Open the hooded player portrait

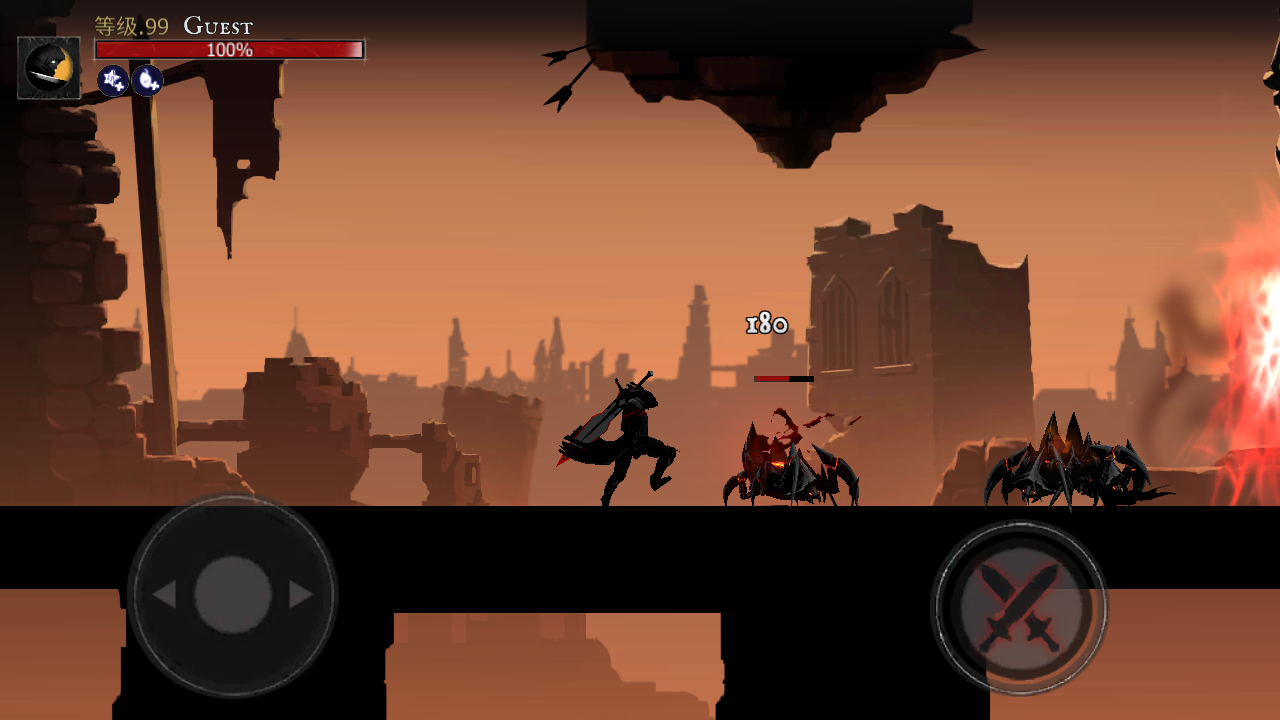point(49,68)
